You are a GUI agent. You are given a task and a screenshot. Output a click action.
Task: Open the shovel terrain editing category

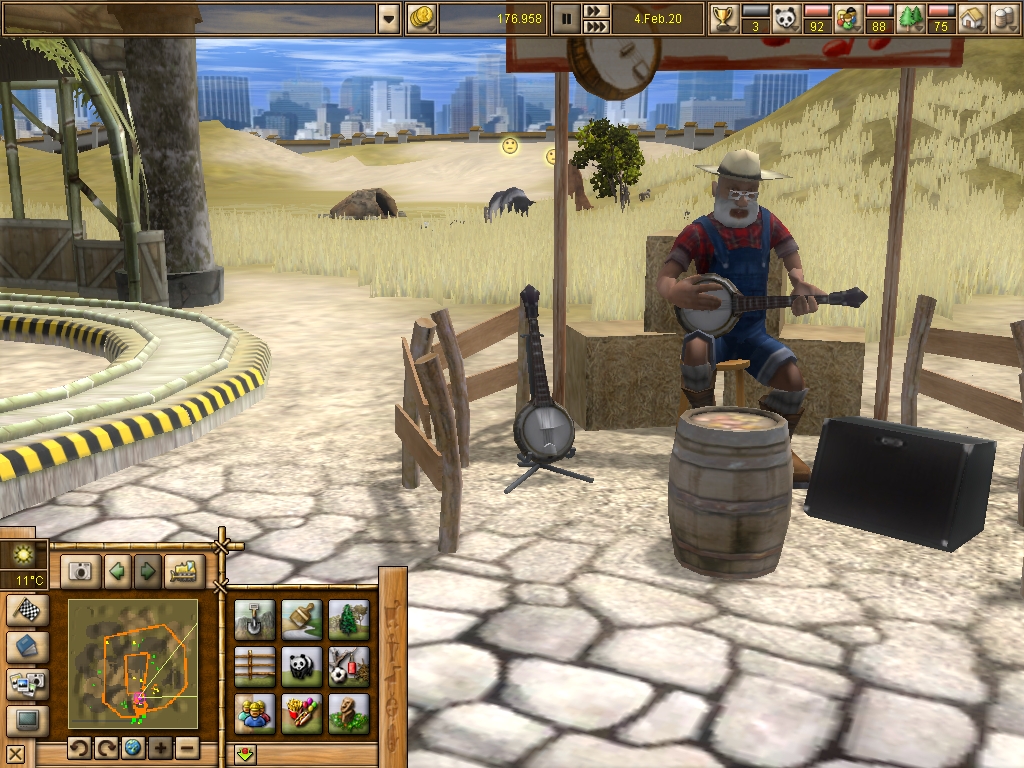coord(255,620)
